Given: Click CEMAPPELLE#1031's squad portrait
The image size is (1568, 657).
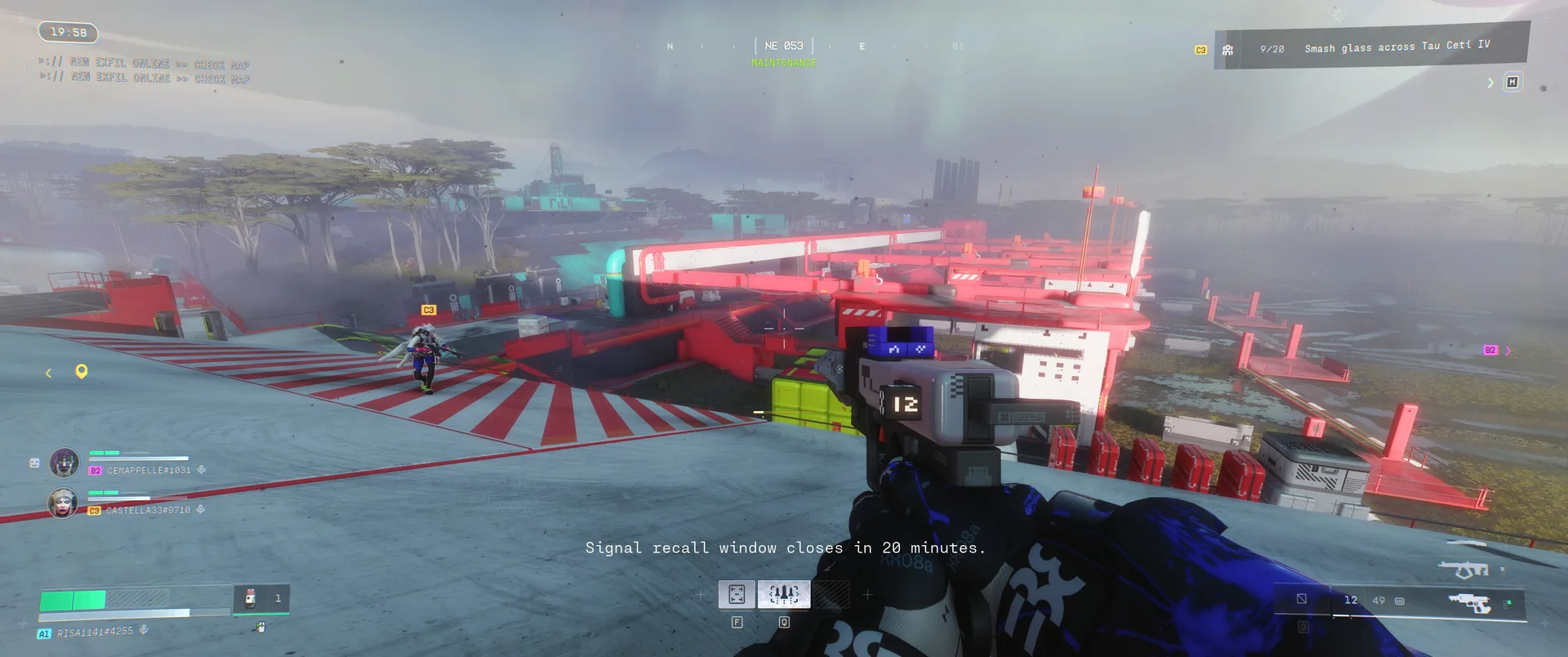Looking at the screenshot, I should click(65, 463).
